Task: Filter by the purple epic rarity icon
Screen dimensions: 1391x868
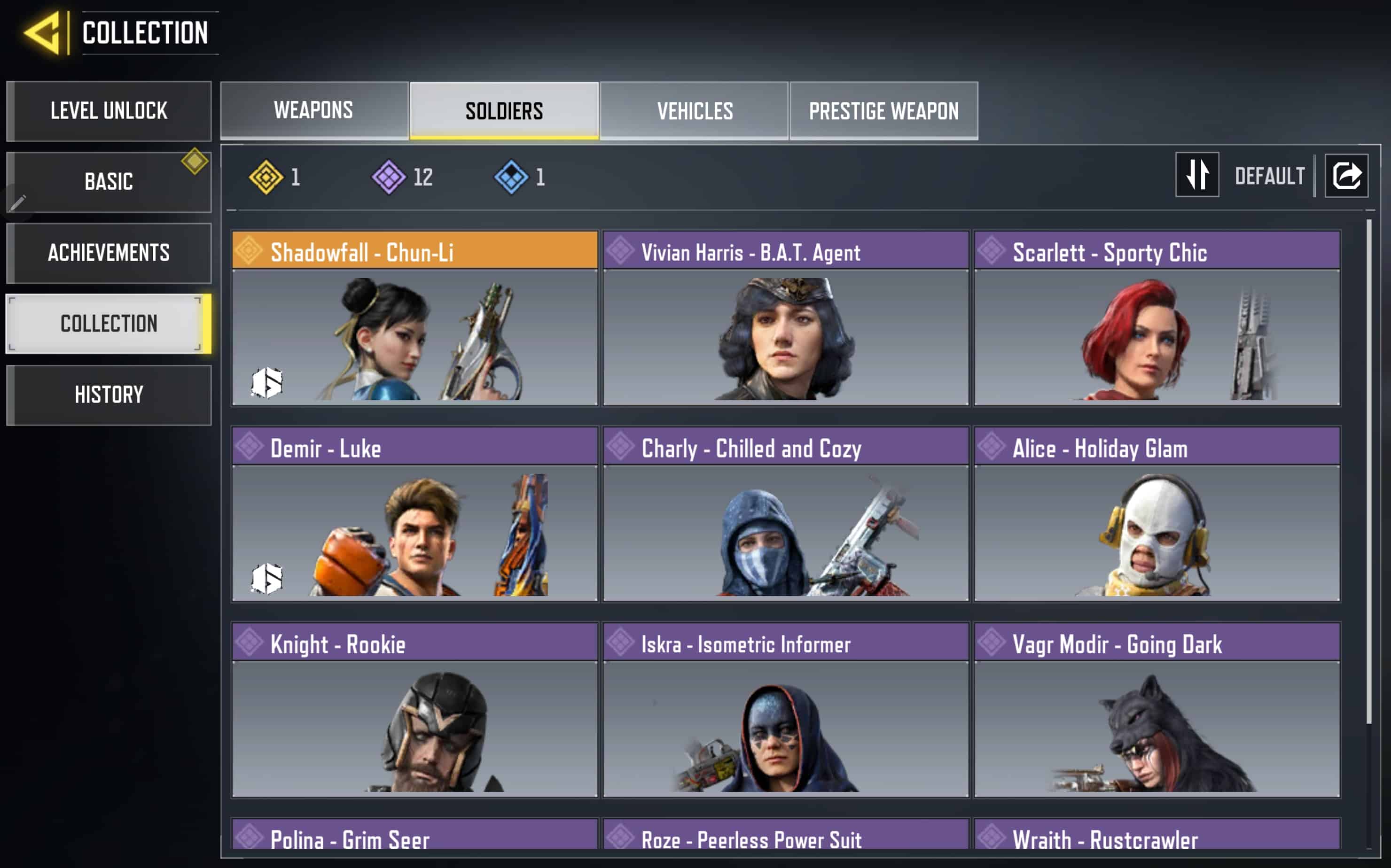Action: [389, 177]
